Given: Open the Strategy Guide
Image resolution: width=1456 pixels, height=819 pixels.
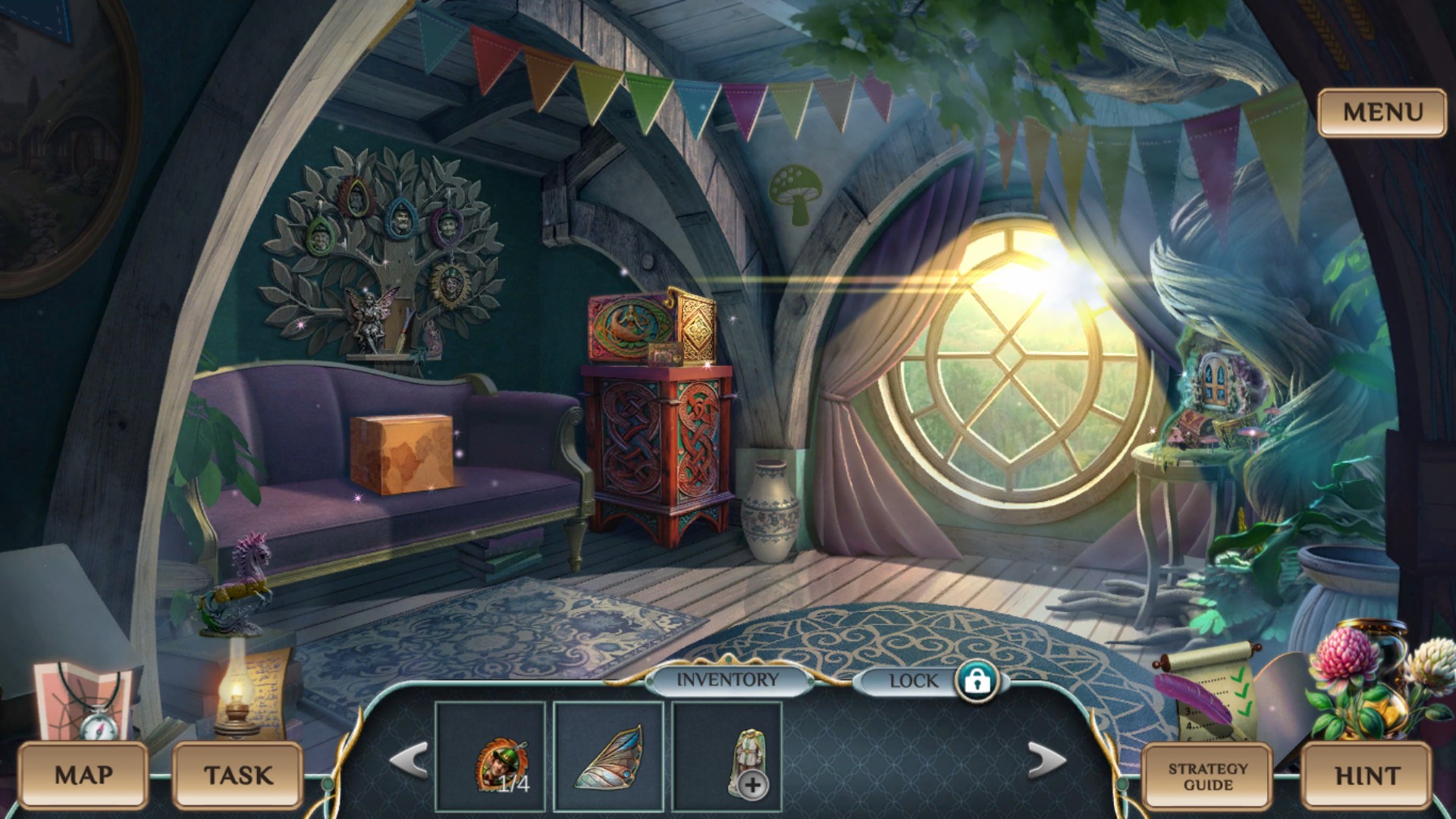Looking at the screenshot, I should click(x=1207, y=776).
